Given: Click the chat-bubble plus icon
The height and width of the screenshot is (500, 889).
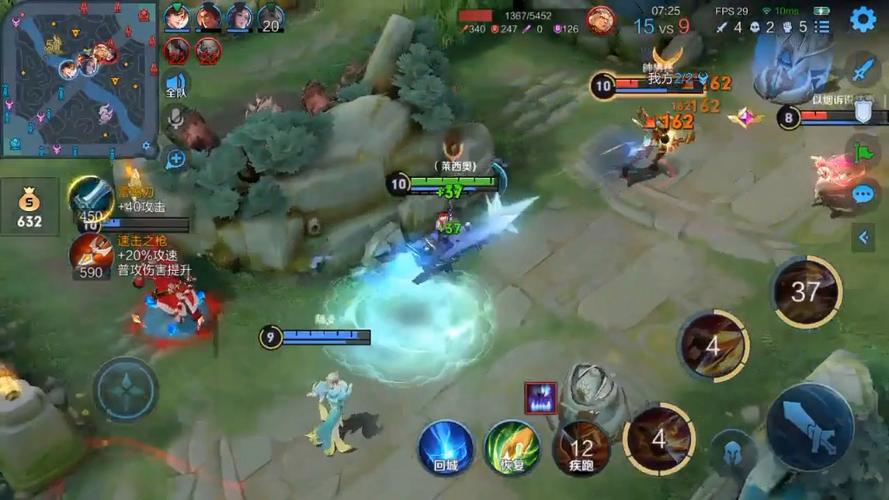Looking at the screenshot, I should click(176, 158).
